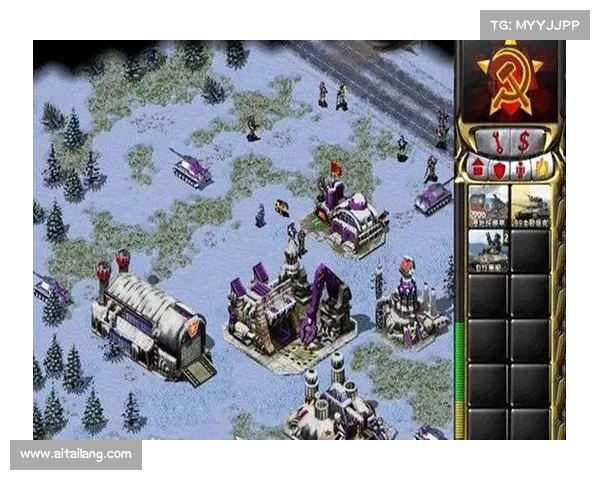This screenshot has width=600, height=480.
Task: Switch to the vehicles build tab
Action: point(540,168)
